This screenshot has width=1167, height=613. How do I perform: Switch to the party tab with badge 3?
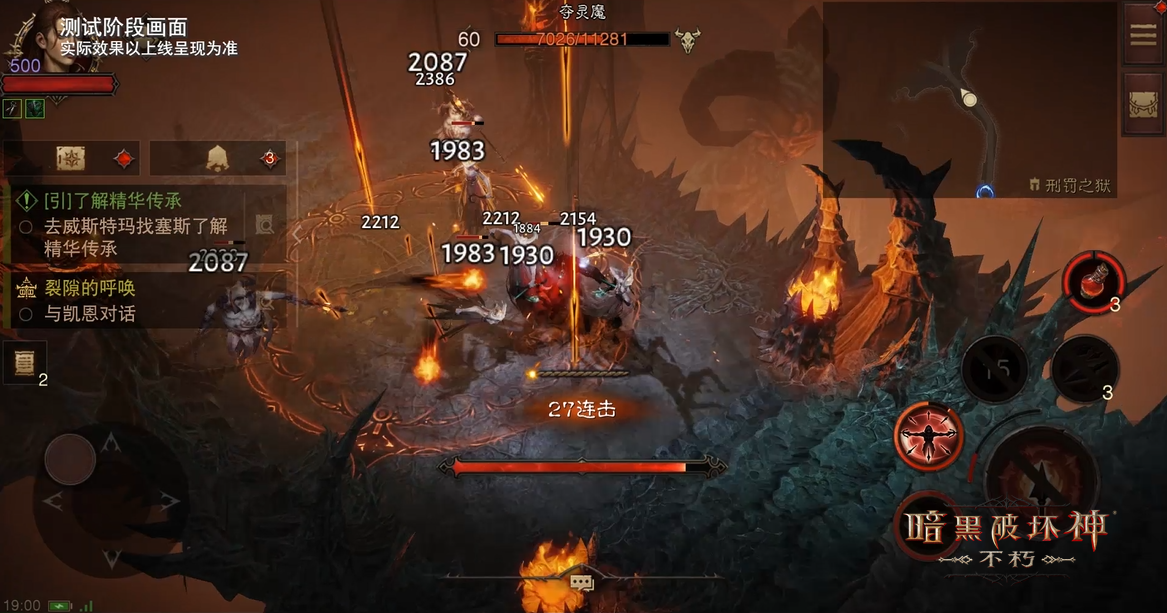pyautogui.click(x=217, y=158)
